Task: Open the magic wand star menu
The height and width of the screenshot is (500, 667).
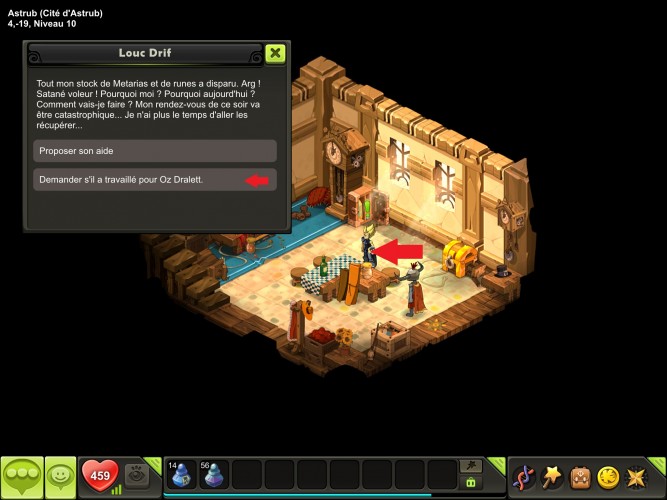Action: coord(551,477)
